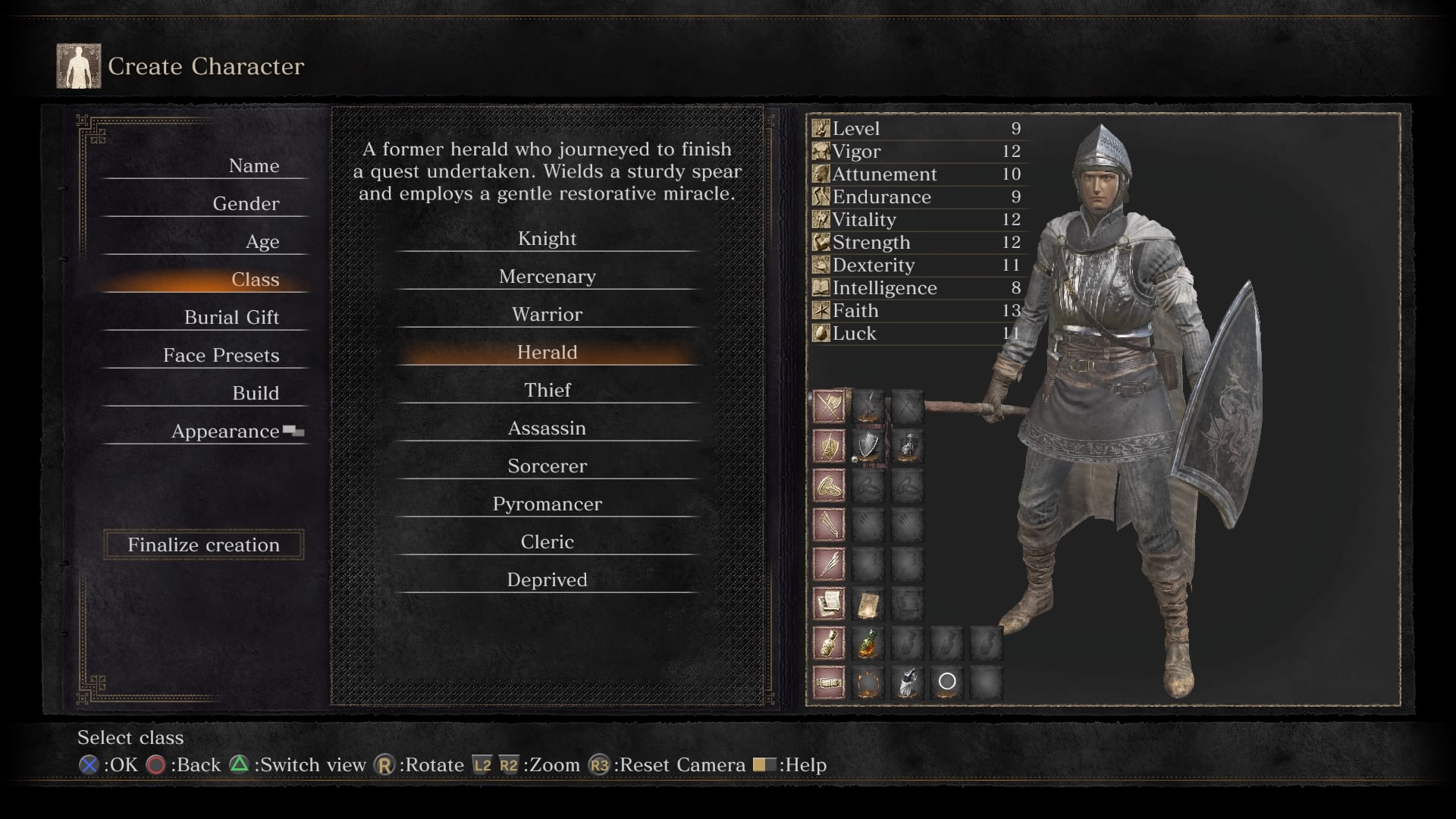Select the Herald class entry

click(547, 353)
